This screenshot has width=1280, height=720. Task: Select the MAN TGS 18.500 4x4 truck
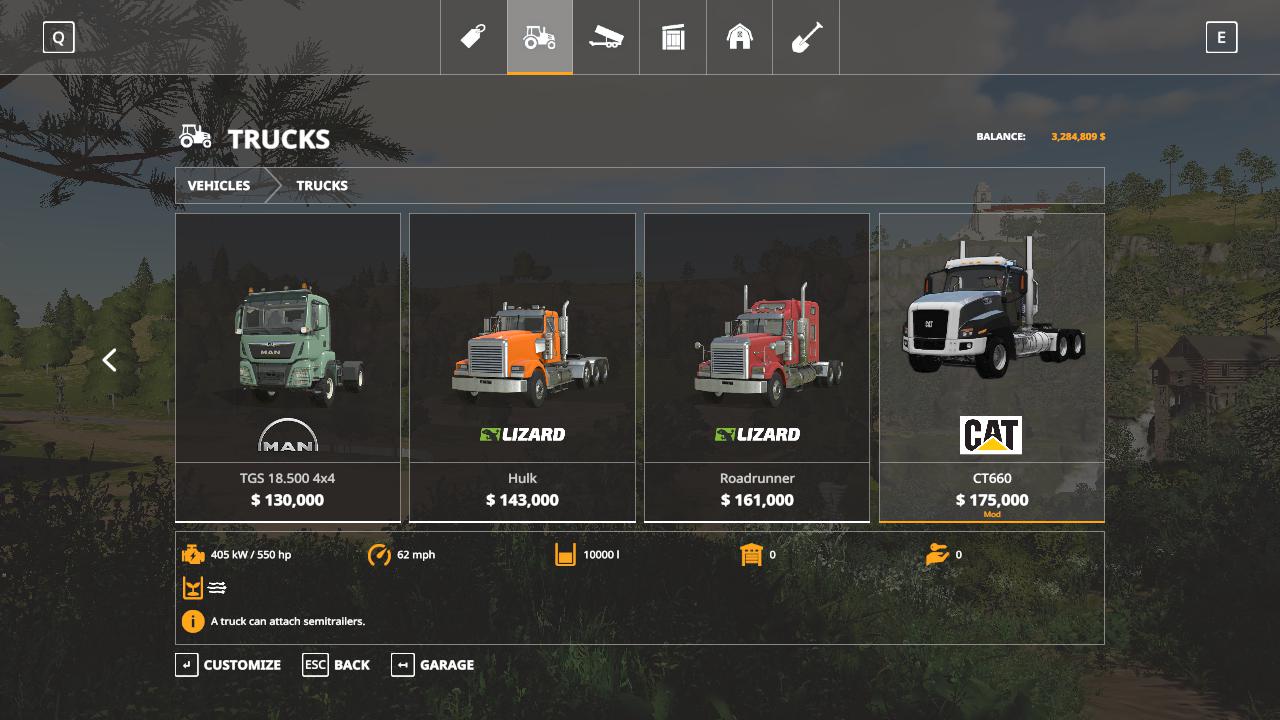(x=288, y=367)
